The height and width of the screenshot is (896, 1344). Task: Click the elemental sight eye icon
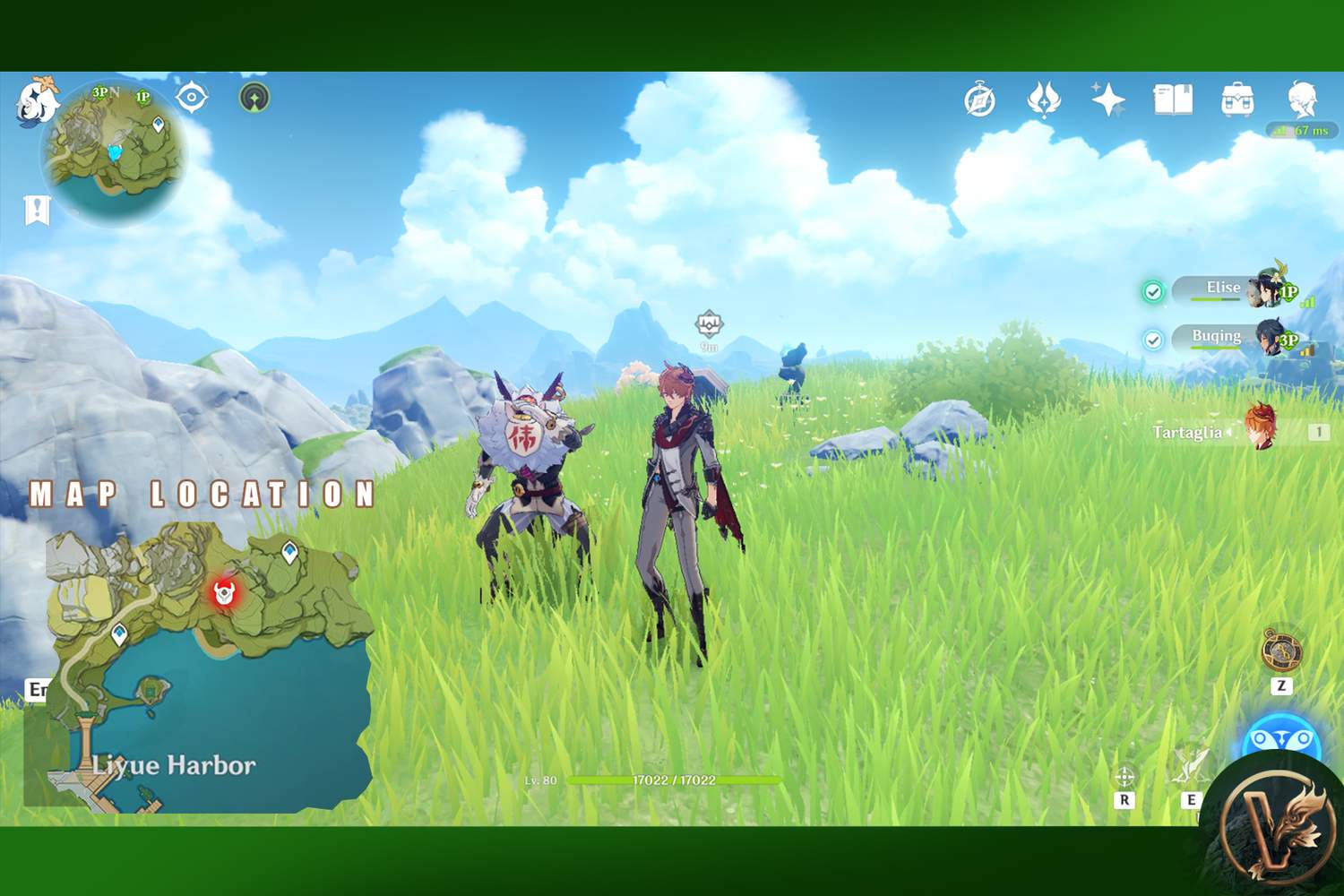point(190,99)
